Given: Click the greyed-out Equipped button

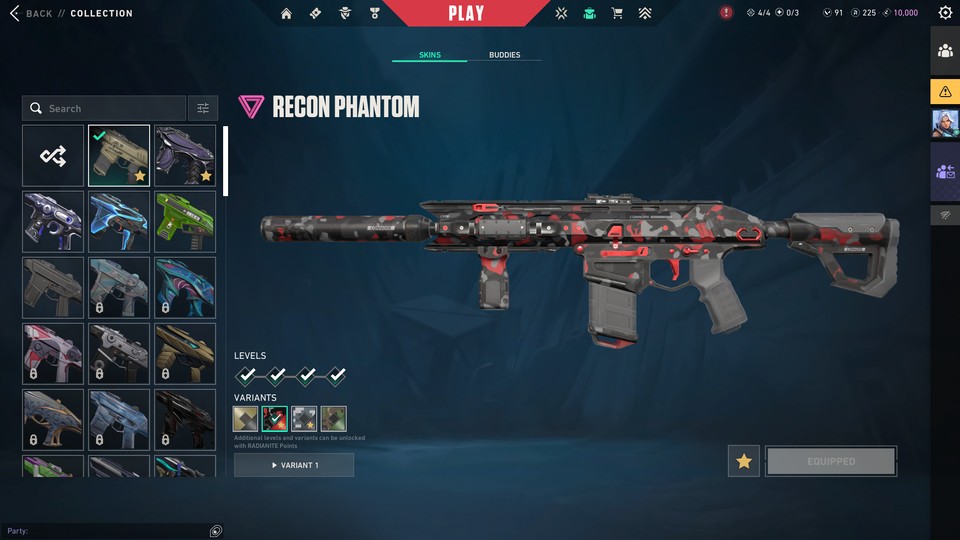Looking at the screenshot, I should (x=831, y=461).
